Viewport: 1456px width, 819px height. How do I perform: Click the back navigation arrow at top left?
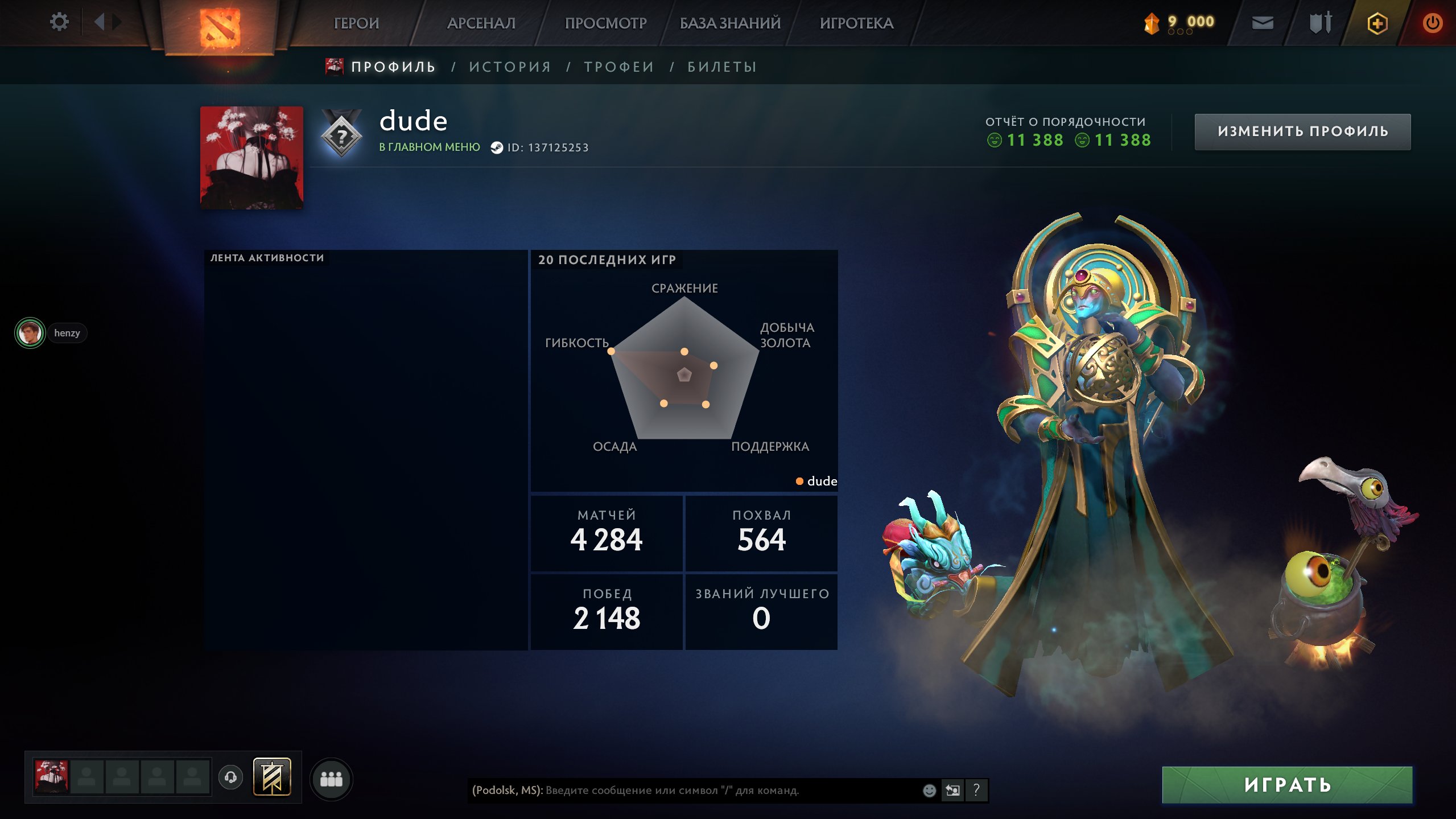click(100, 21)
